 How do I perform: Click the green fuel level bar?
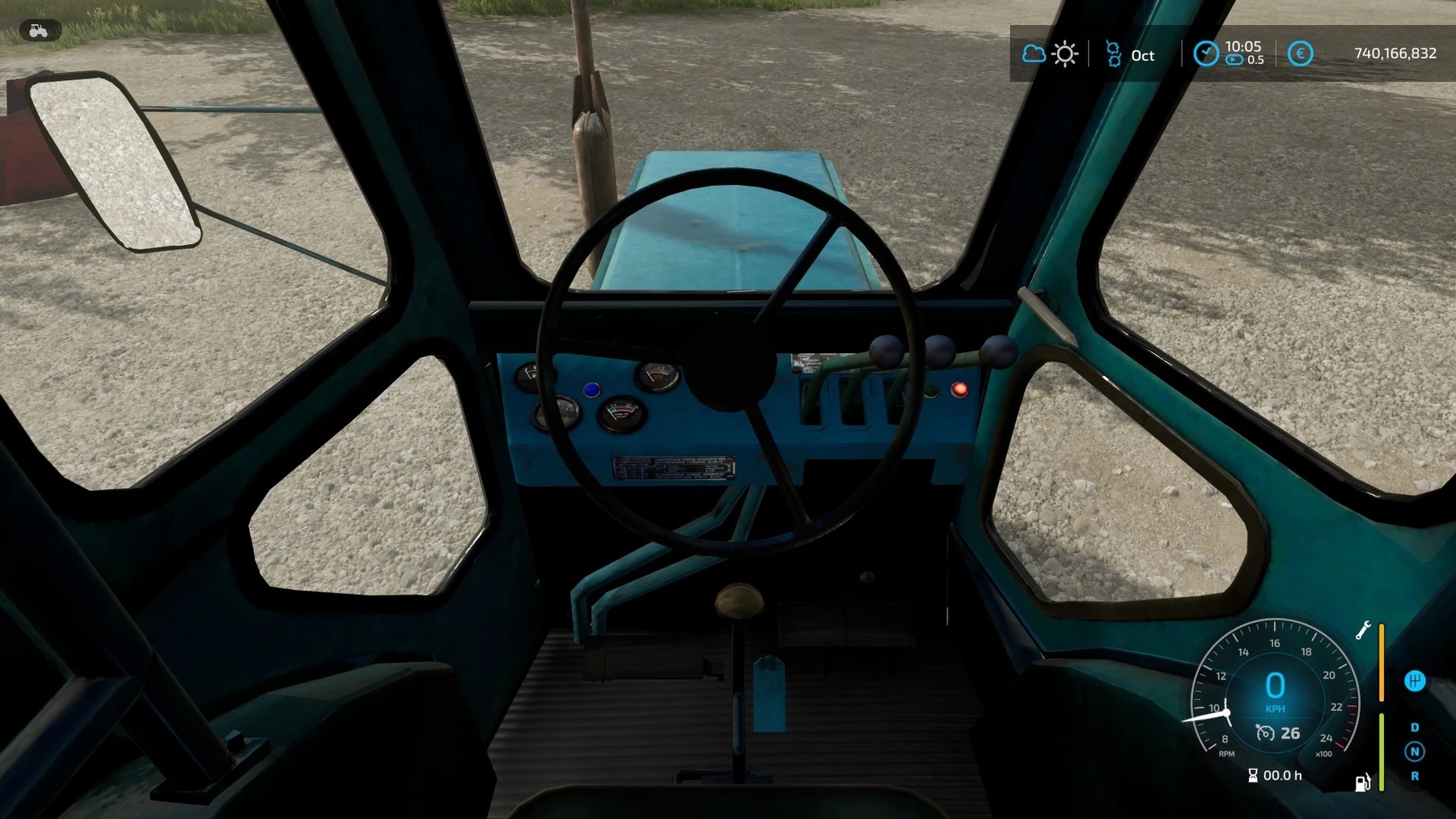[1382, 753]
